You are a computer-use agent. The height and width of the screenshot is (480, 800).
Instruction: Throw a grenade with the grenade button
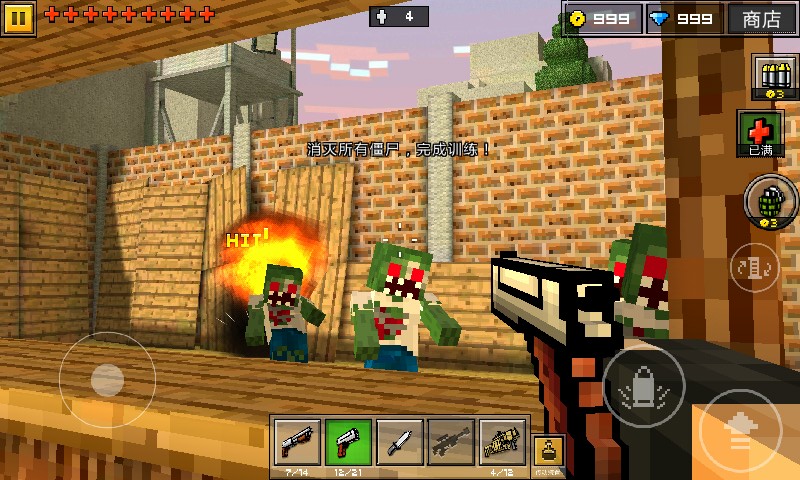click(768, 199)
